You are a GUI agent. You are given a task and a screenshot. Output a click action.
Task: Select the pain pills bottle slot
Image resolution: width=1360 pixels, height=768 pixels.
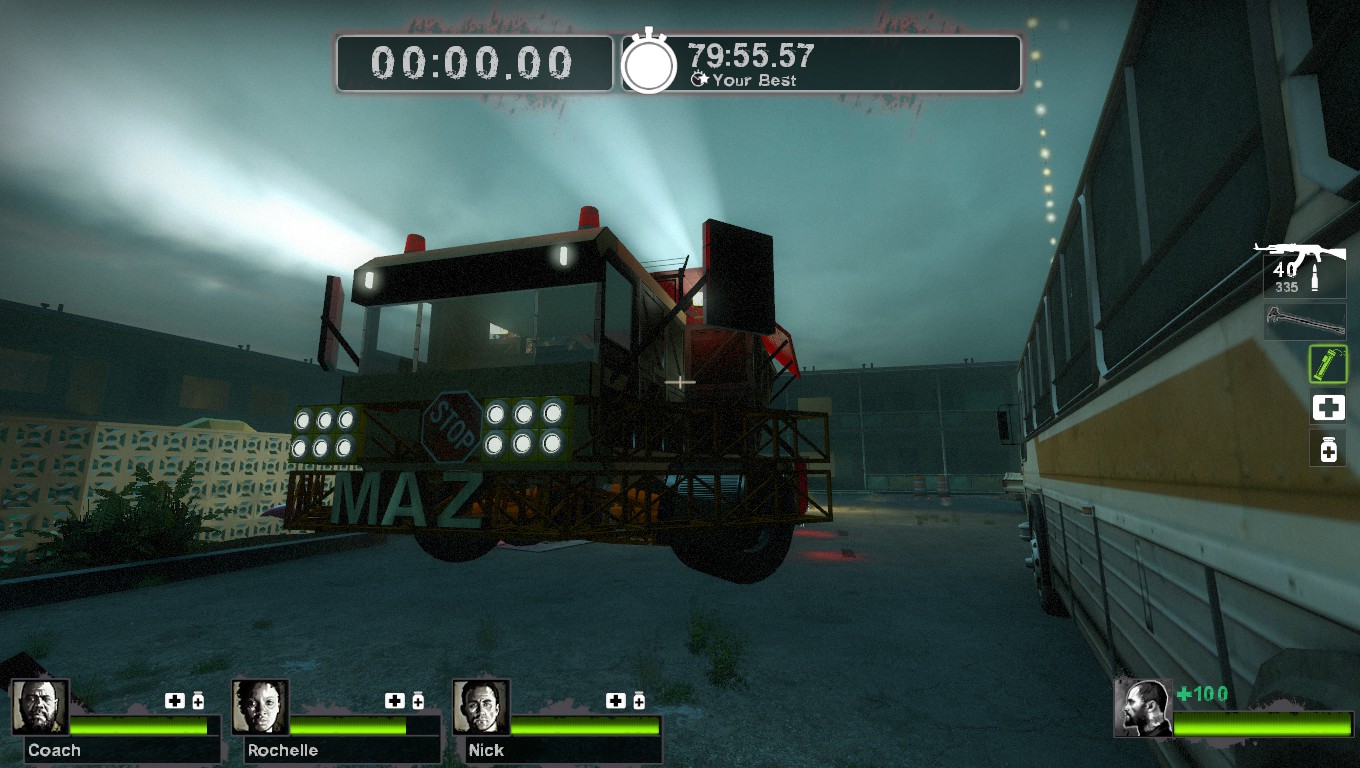pos(1328,449)
